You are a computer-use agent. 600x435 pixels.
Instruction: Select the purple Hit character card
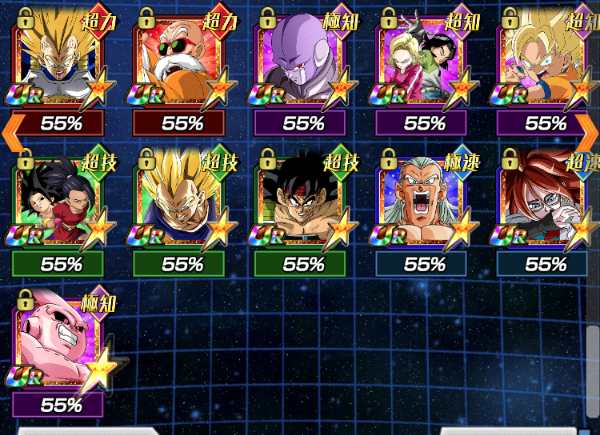(302, 62)
